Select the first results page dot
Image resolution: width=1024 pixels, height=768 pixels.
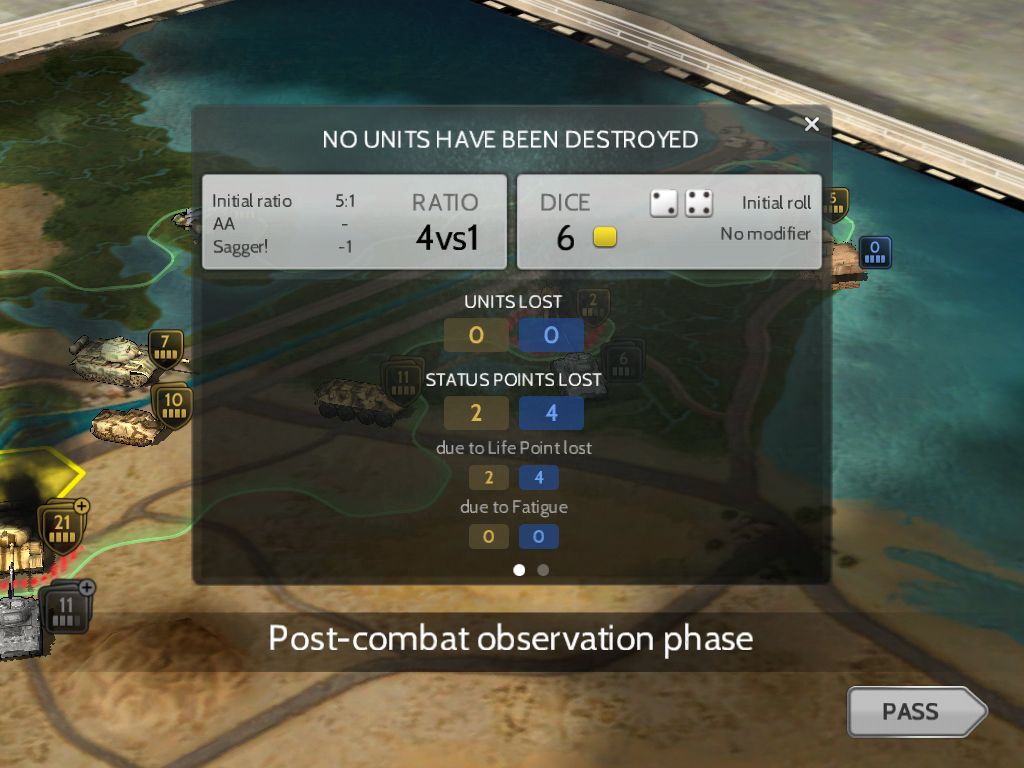tap(519, 570)
